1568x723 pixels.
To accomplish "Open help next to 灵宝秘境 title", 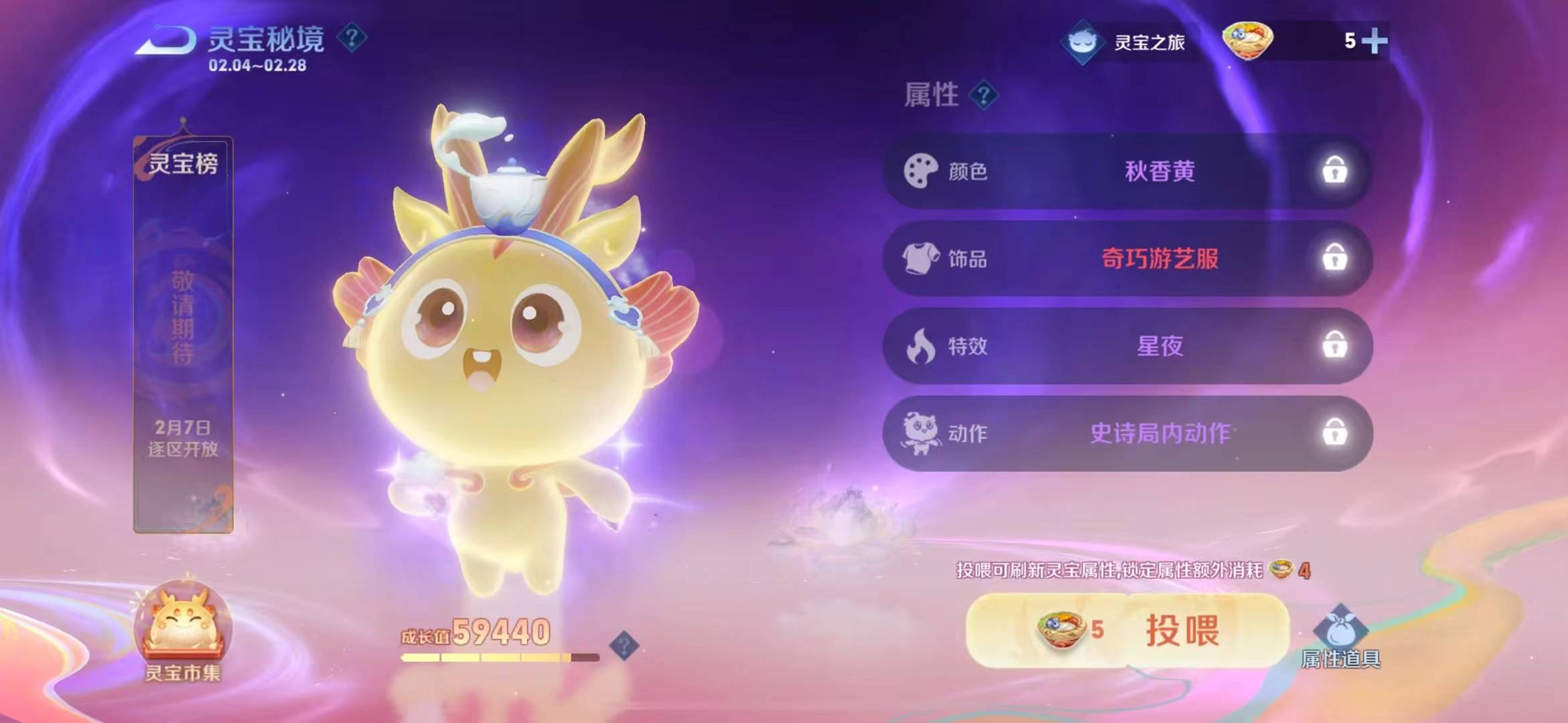I will pyautogui.click(x=352, y=37).
